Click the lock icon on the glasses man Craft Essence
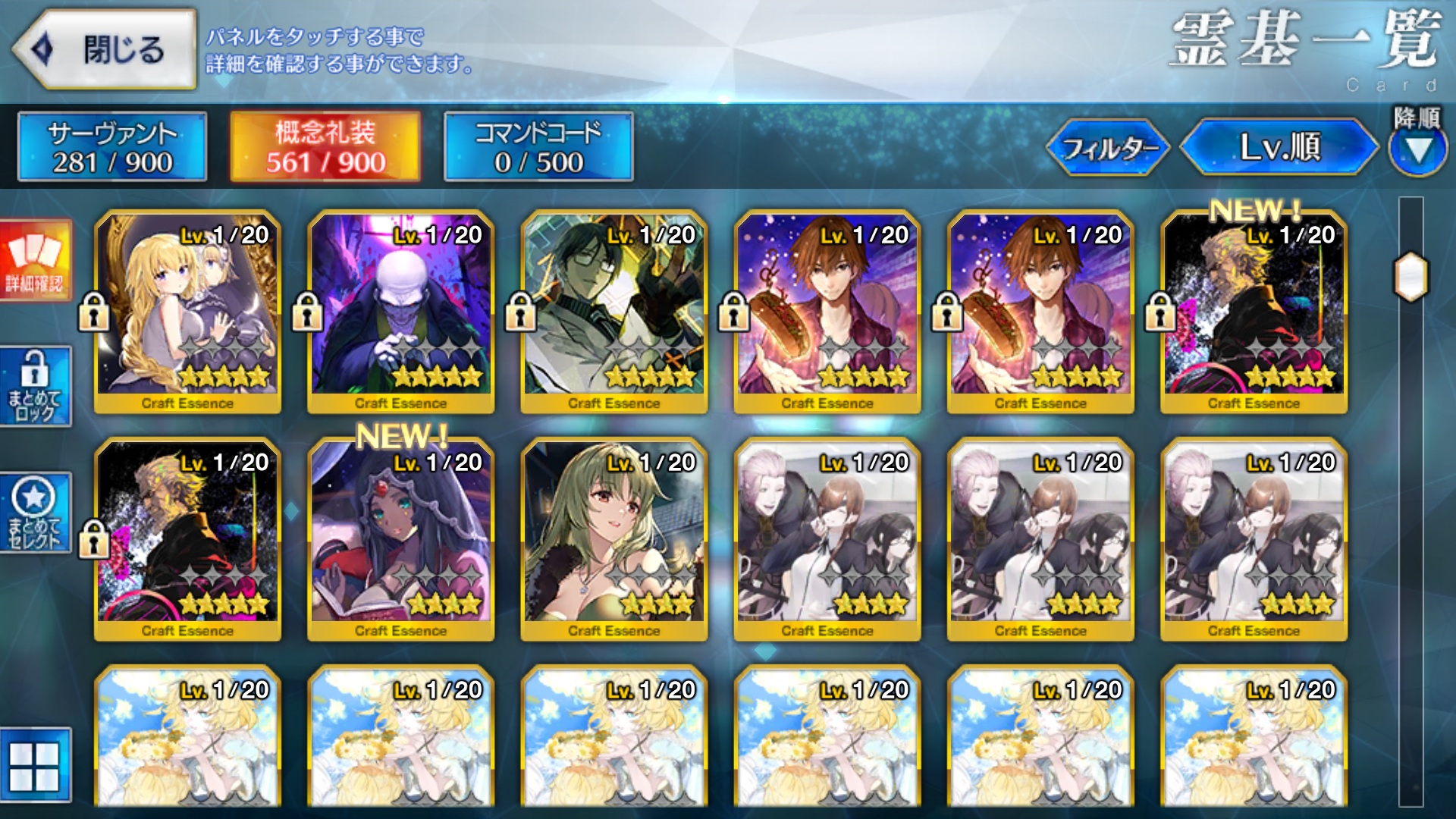This screenshot has width=1456, height=819. coord(520,313)
